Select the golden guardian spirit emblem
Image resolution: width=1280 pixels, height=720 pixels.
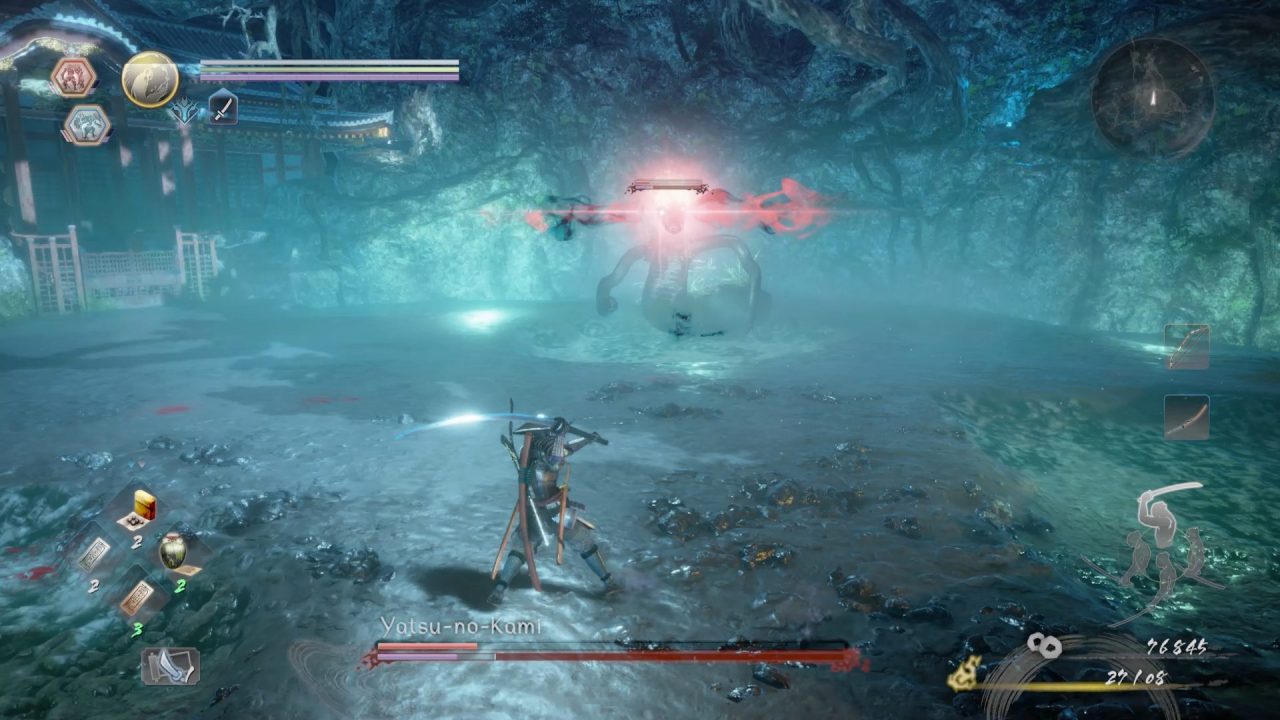pyautogui.click(x=150, y=80)
